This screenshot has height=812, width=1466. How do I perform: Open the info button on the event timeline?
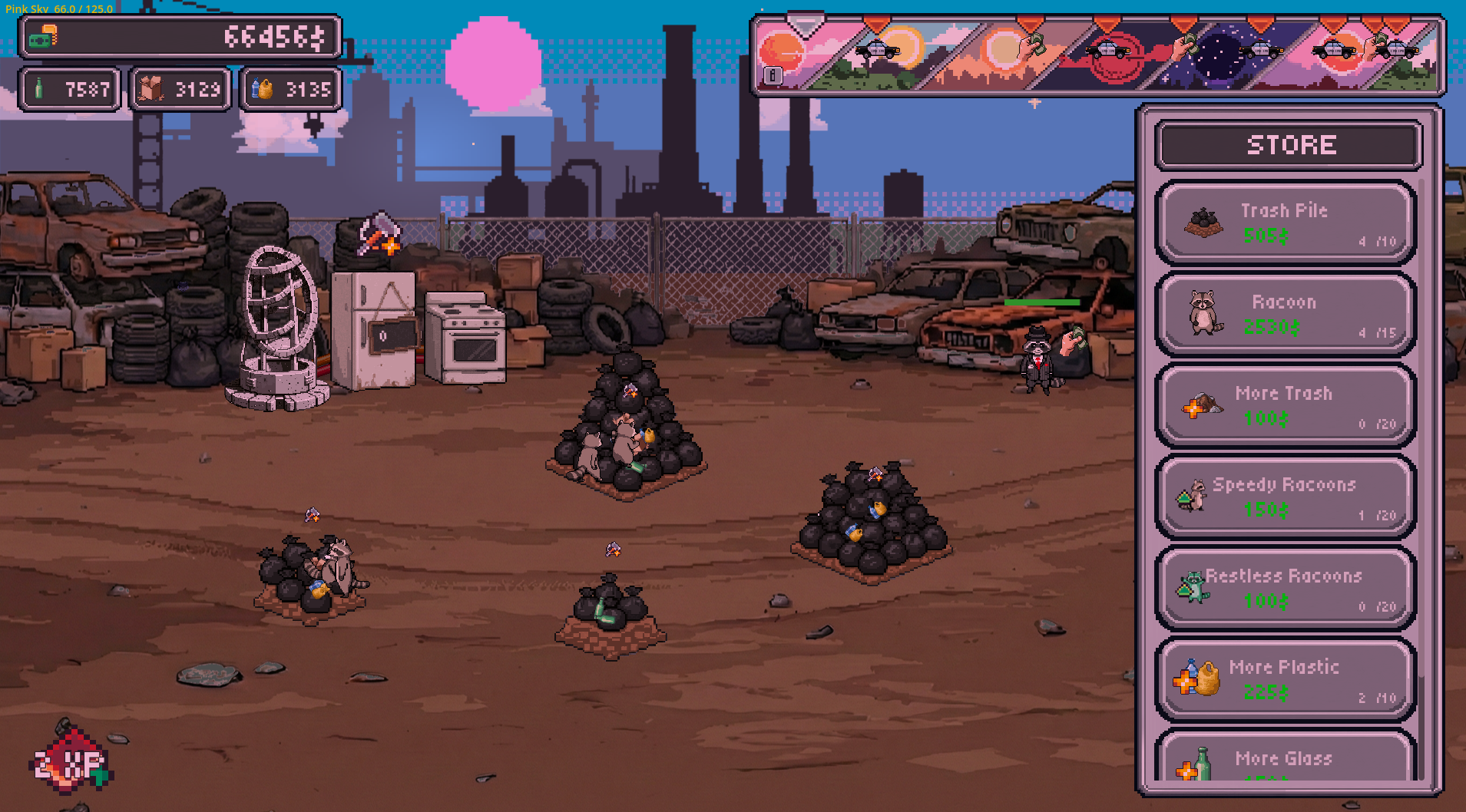[x=773, y=75]
